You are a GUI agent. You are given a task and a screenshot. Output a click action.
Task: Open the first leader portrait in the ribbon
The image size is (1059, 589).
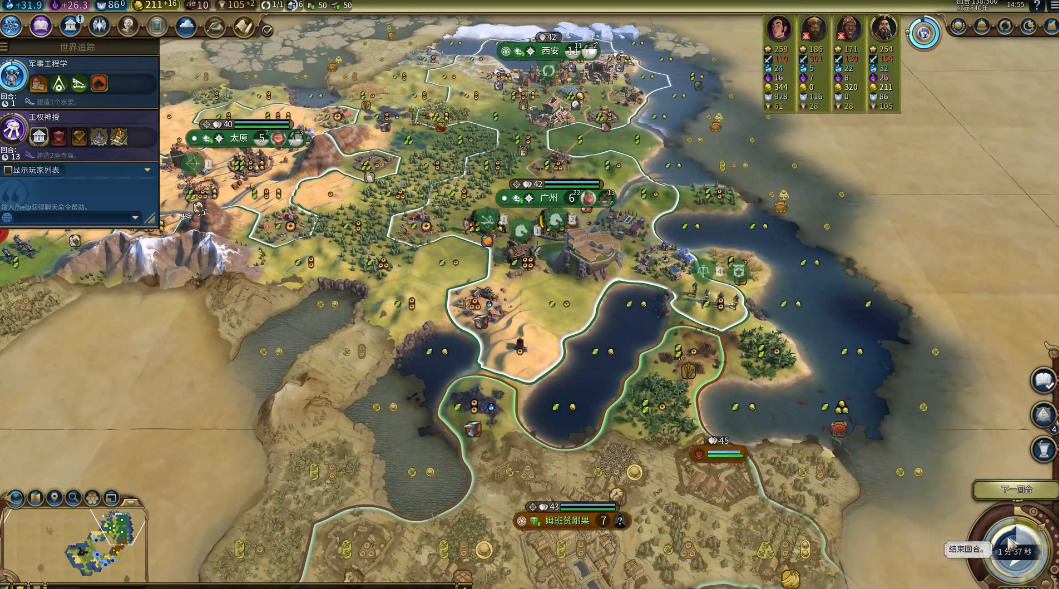pos(779,28)
